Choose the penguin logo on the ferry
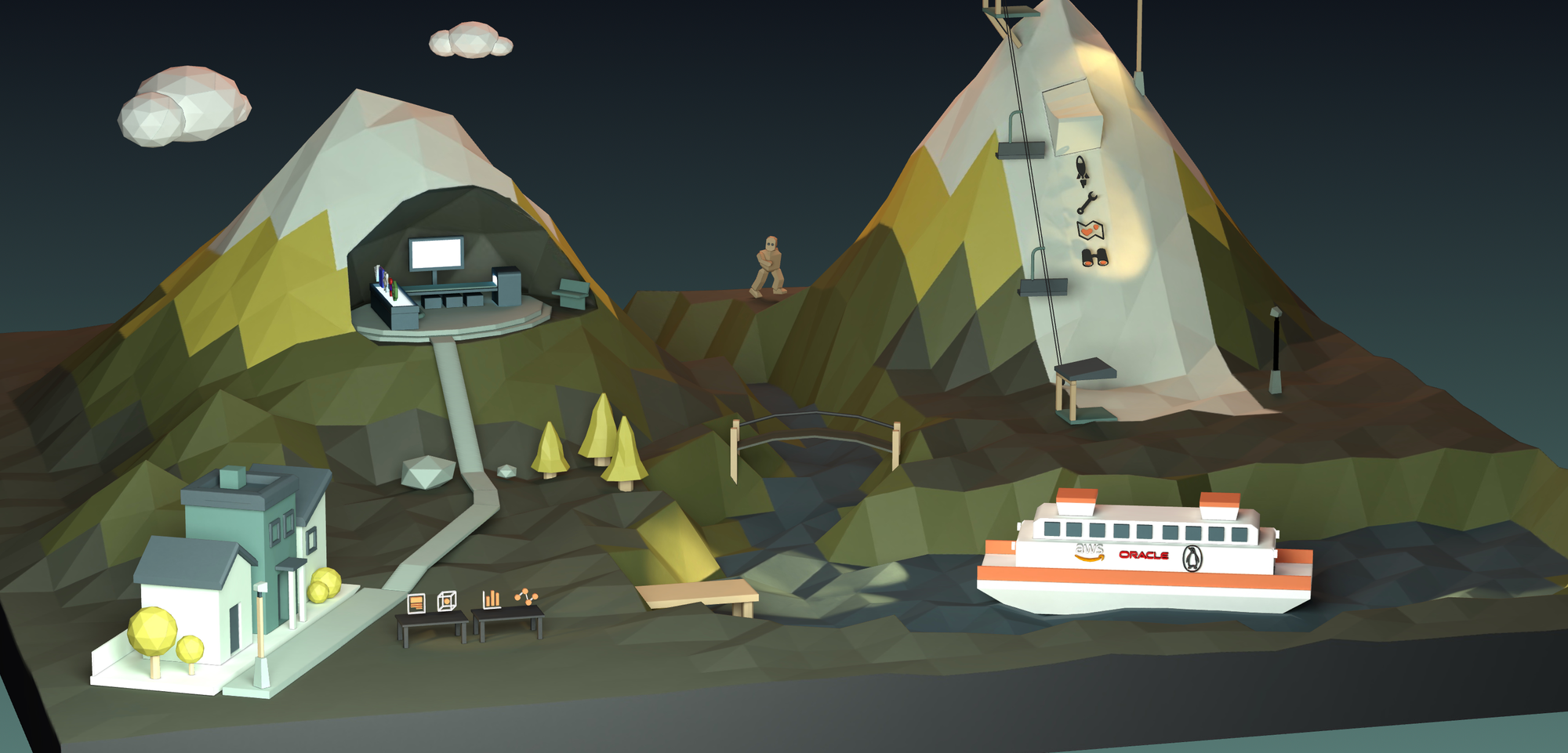 1192,559
